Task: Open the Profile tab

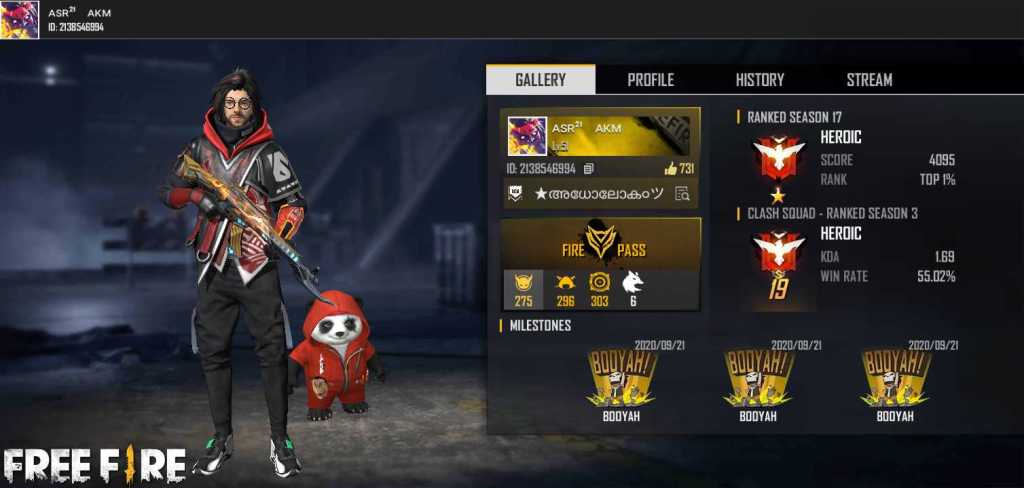Action: pos(650,80)
